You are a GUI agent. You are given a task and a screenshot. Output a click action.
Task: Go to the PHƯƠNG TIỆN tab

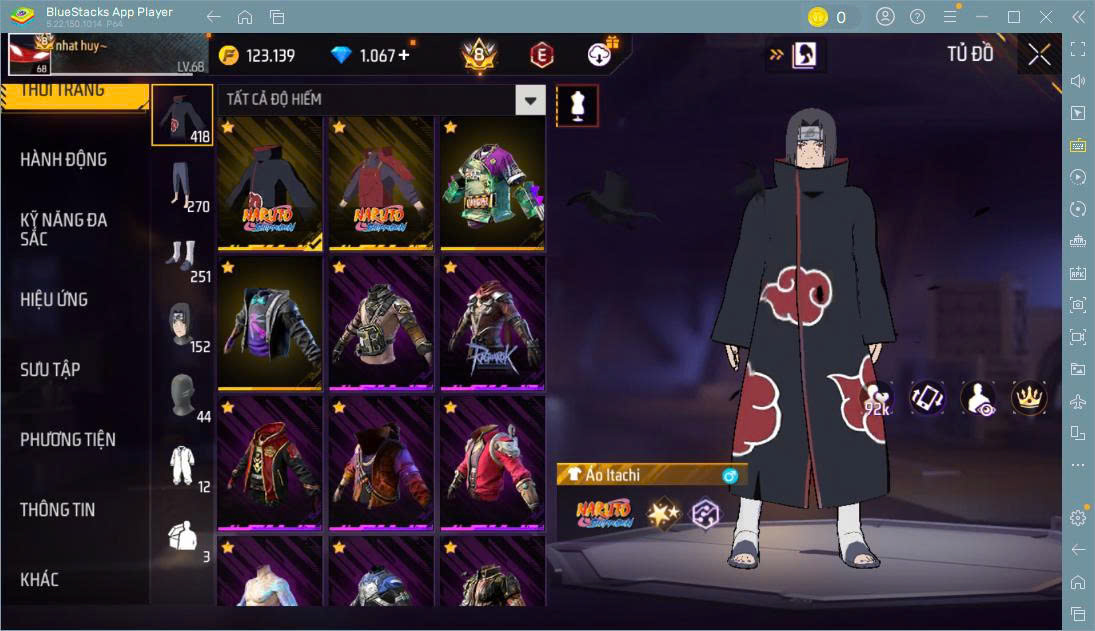(x=68, y=440)
